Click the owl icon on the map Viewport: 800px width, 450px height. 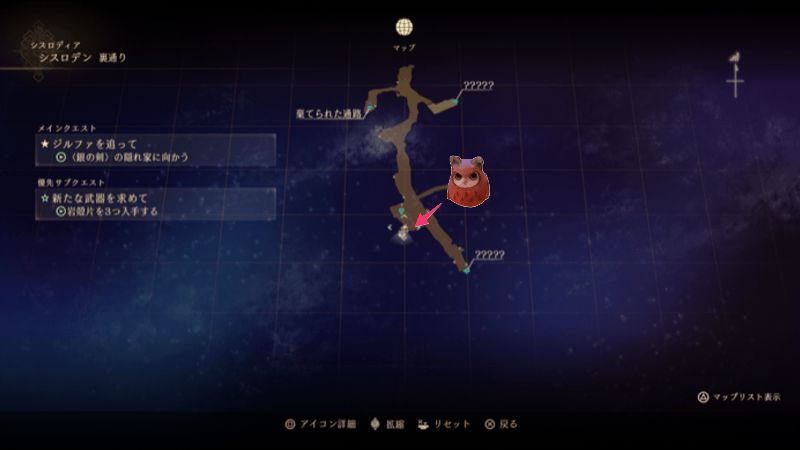[465, 182]
